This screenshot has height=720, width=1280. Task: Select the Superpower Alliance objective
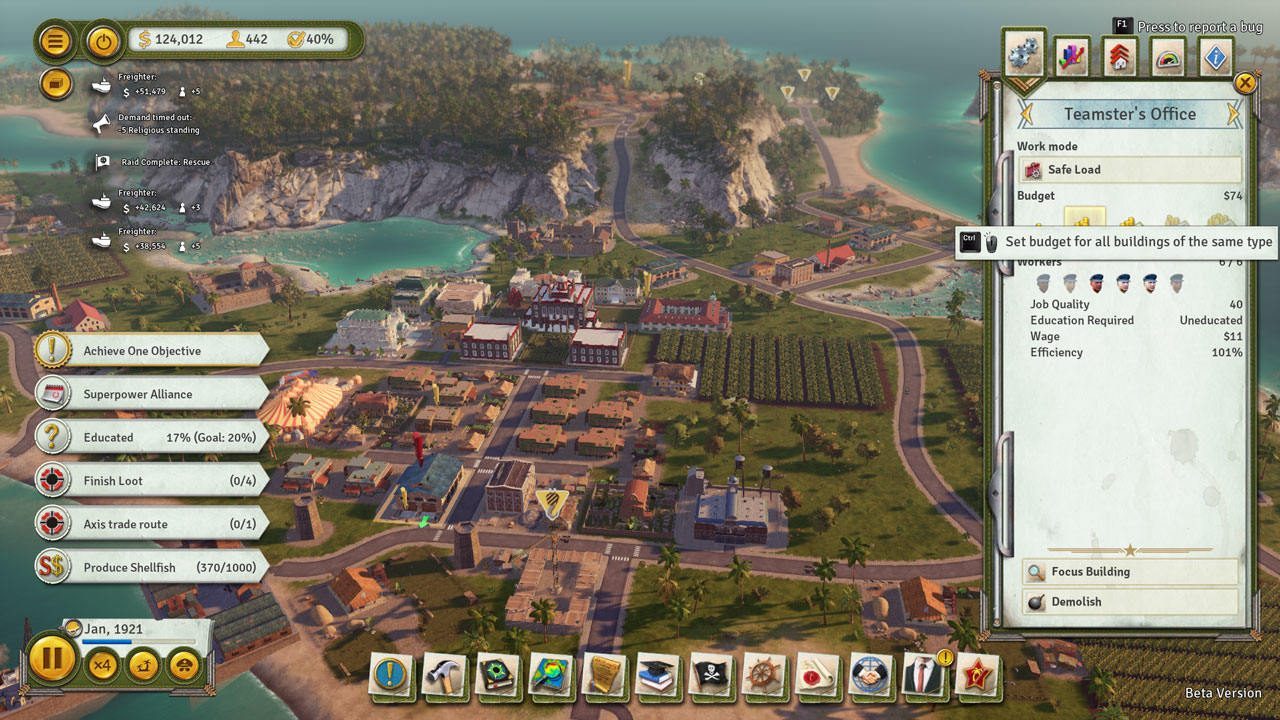152,394
